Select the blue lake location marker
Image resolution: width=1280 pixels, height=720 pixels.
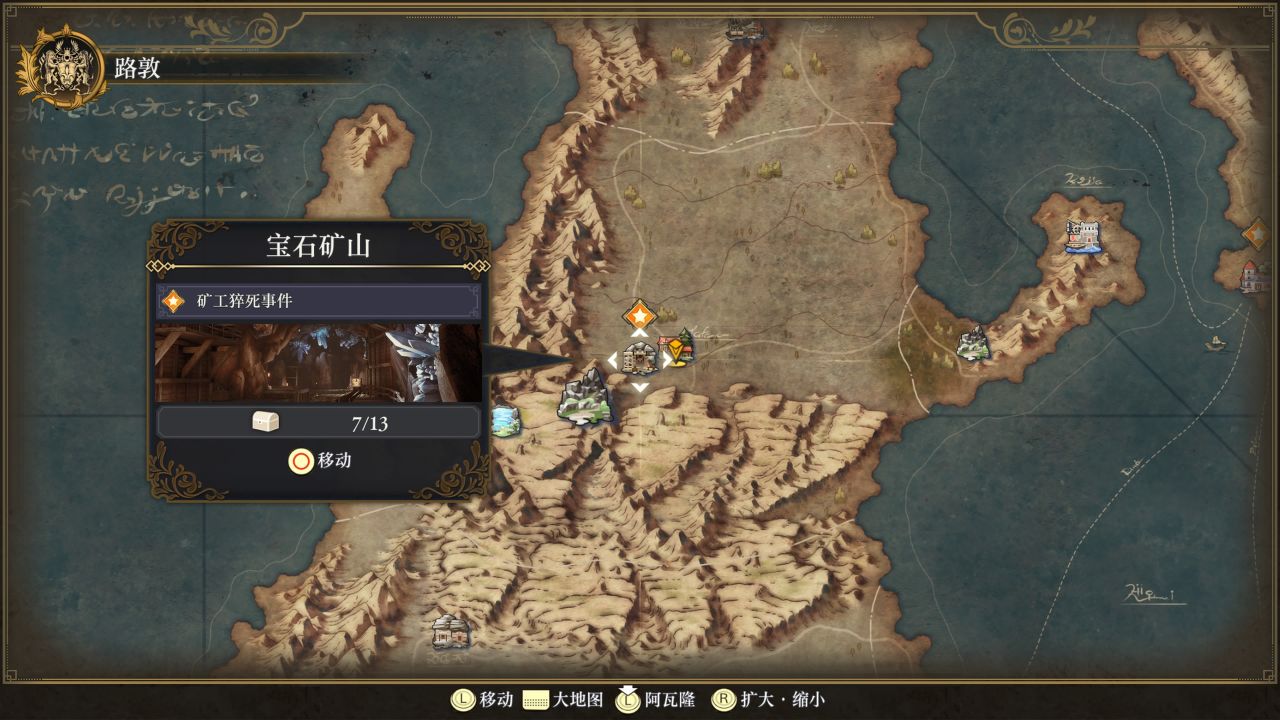(506, 421)
